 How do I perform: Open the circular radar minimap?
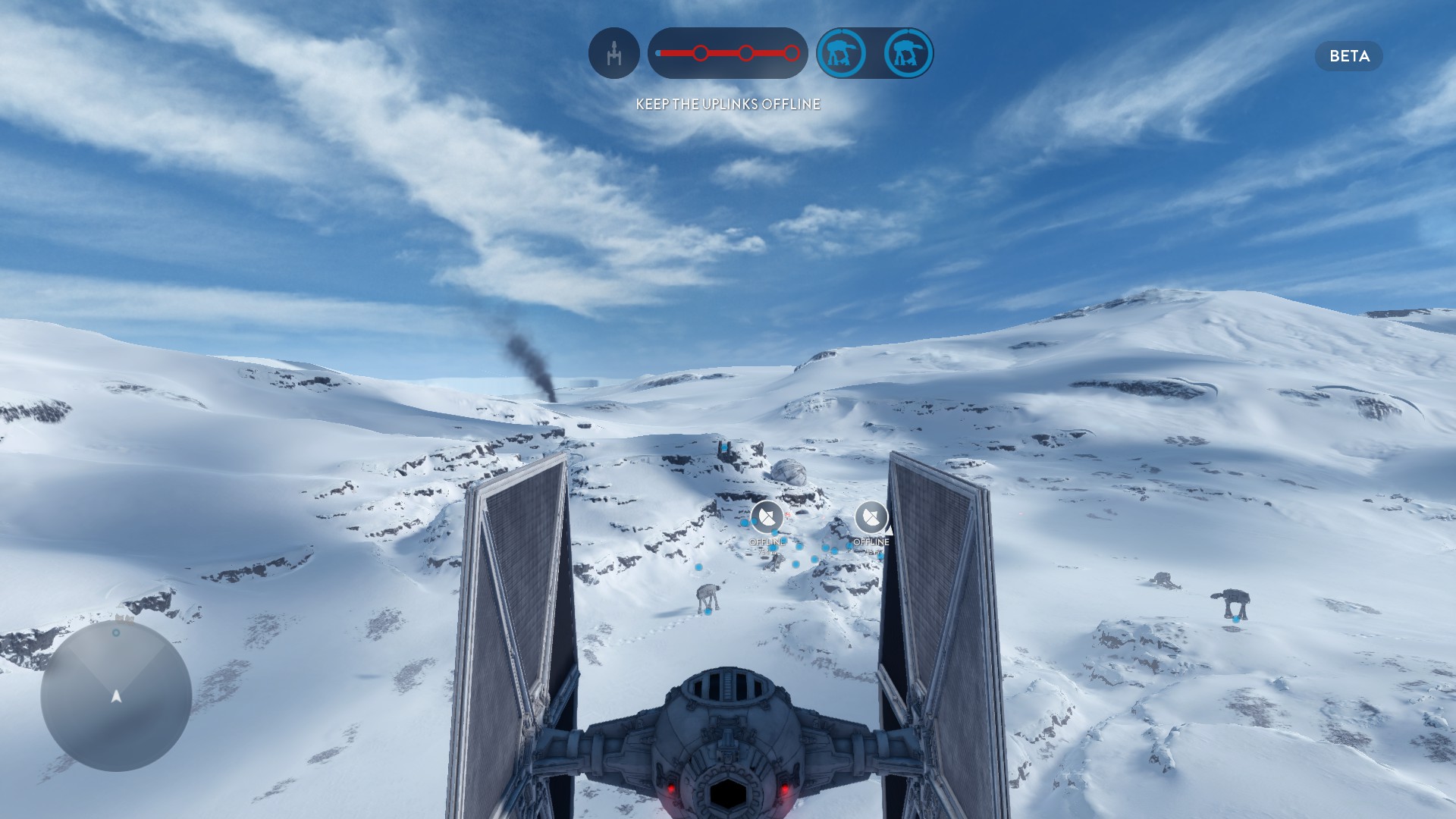click(x=116, y=695)
